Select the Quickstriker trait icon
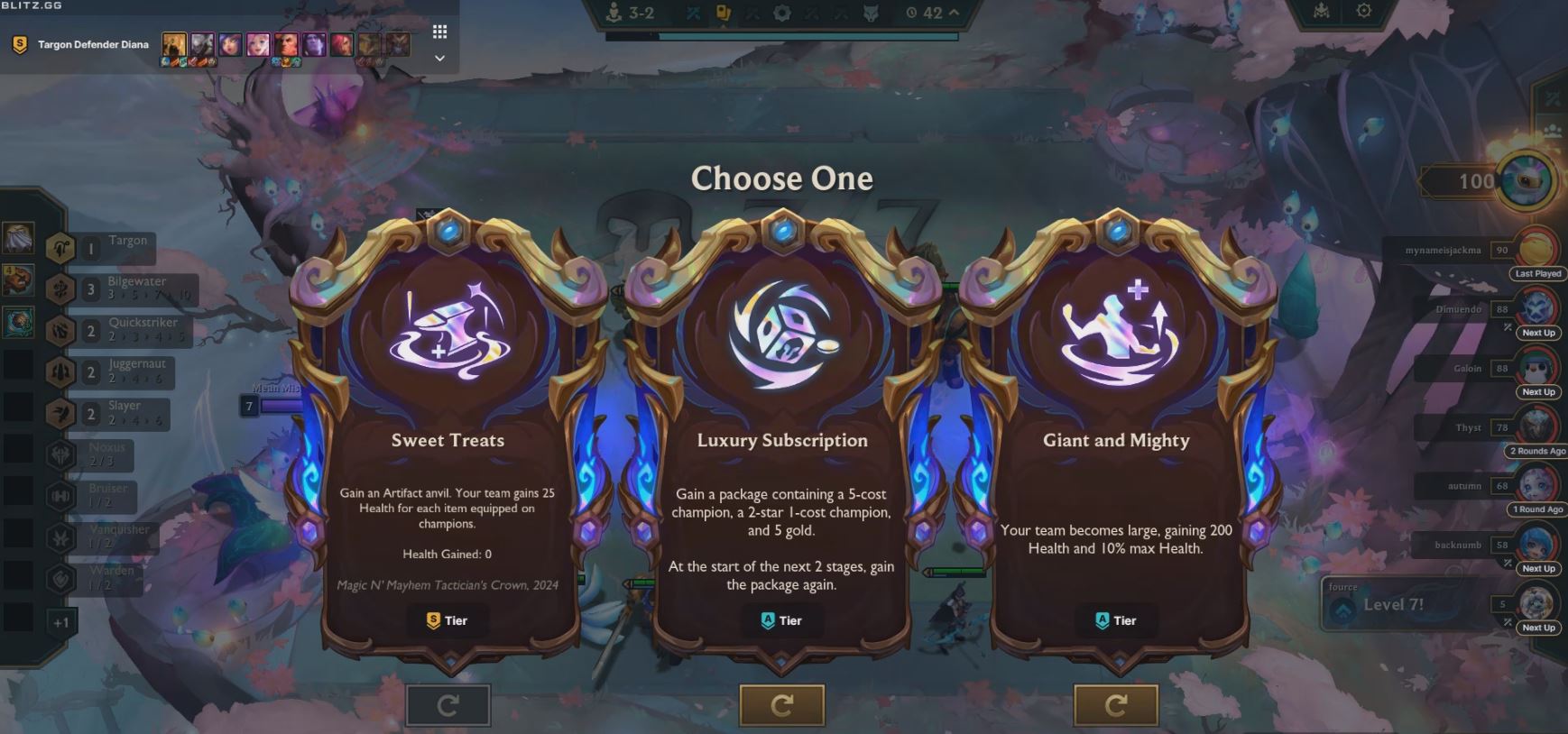Screen dimensions: 1568x734 pos(60,331)
